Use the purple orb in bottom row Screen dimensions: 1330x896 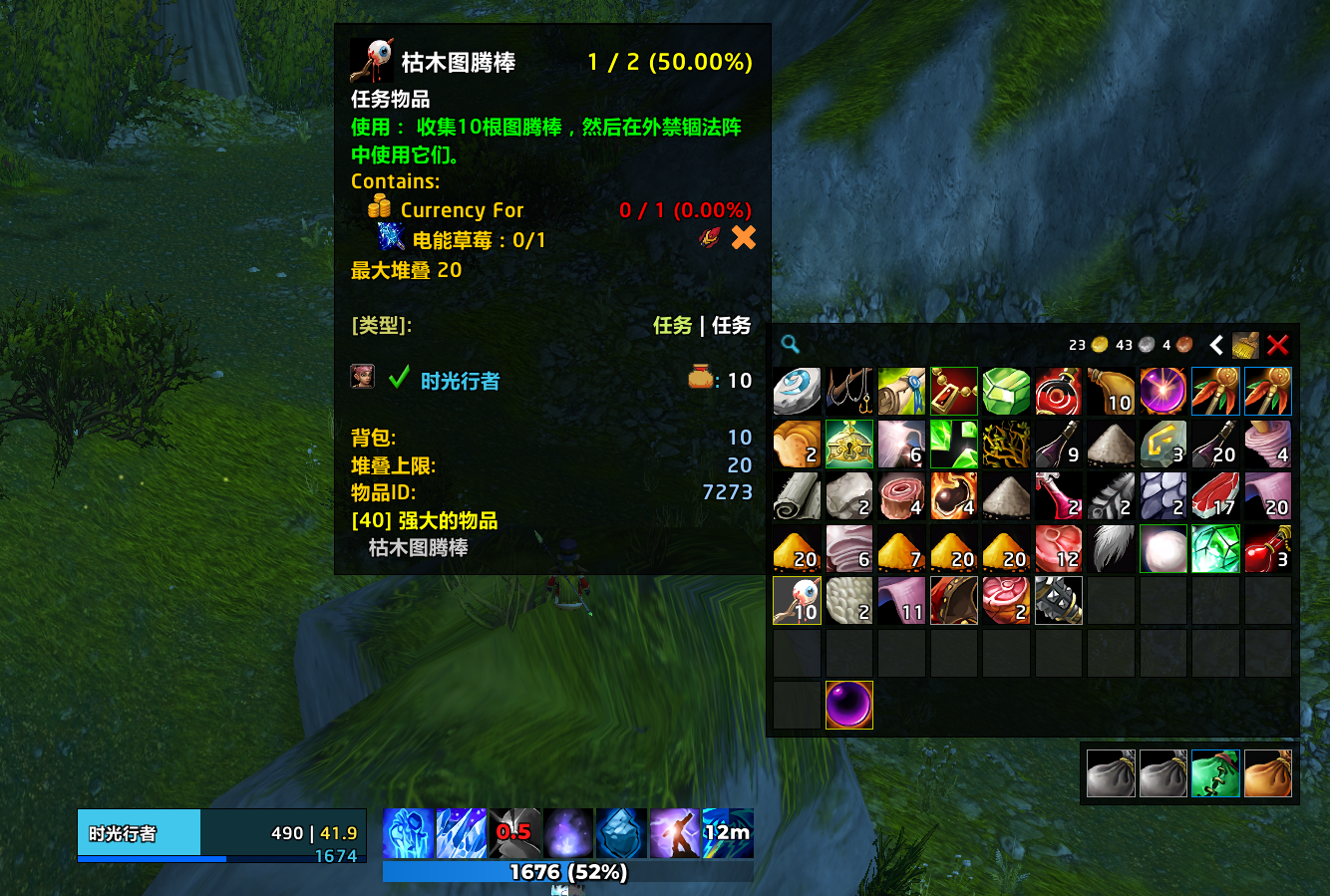[x=849, y=705]
